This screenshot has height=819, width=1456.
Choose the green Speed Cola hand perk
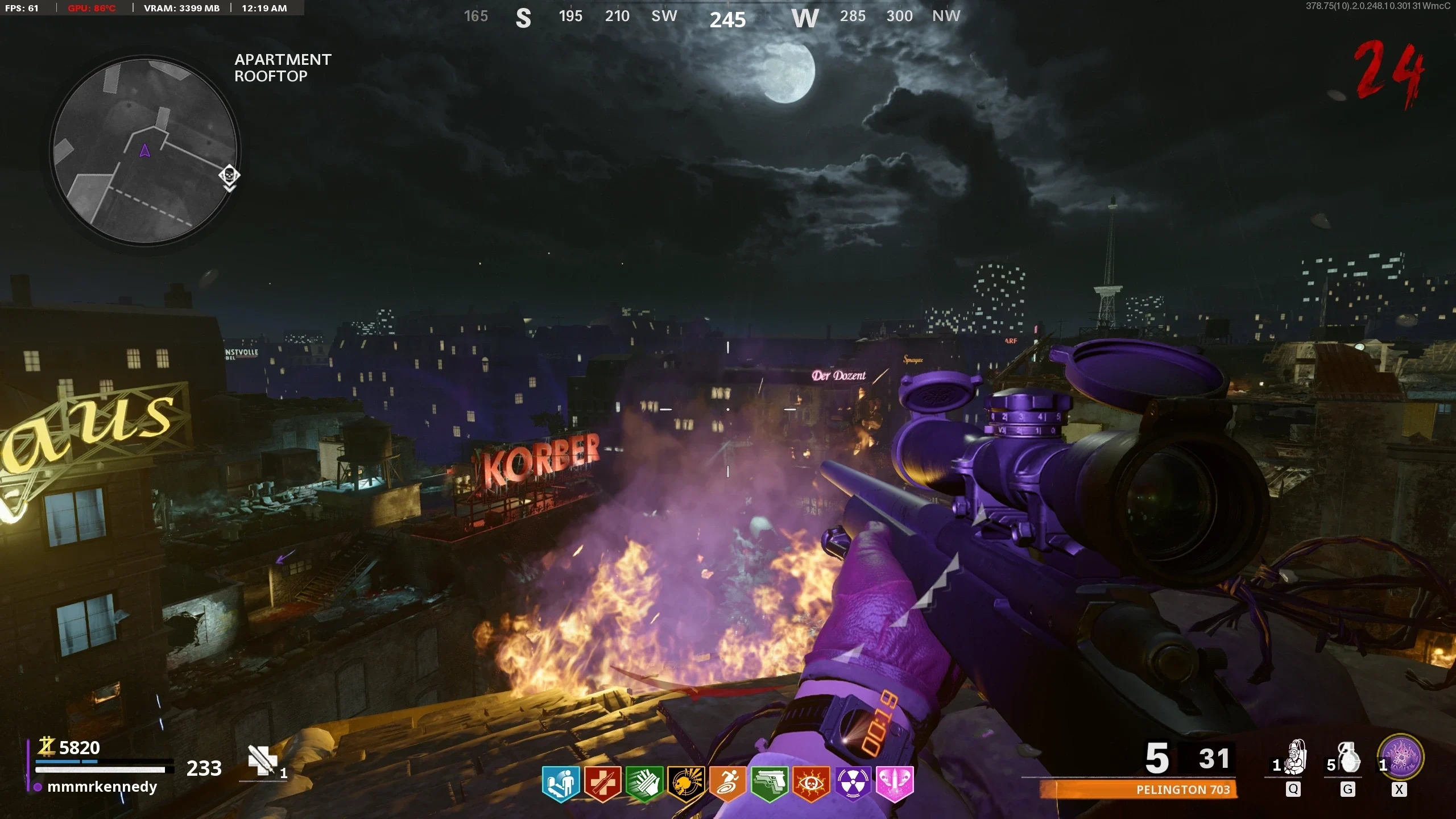point(644,784)
